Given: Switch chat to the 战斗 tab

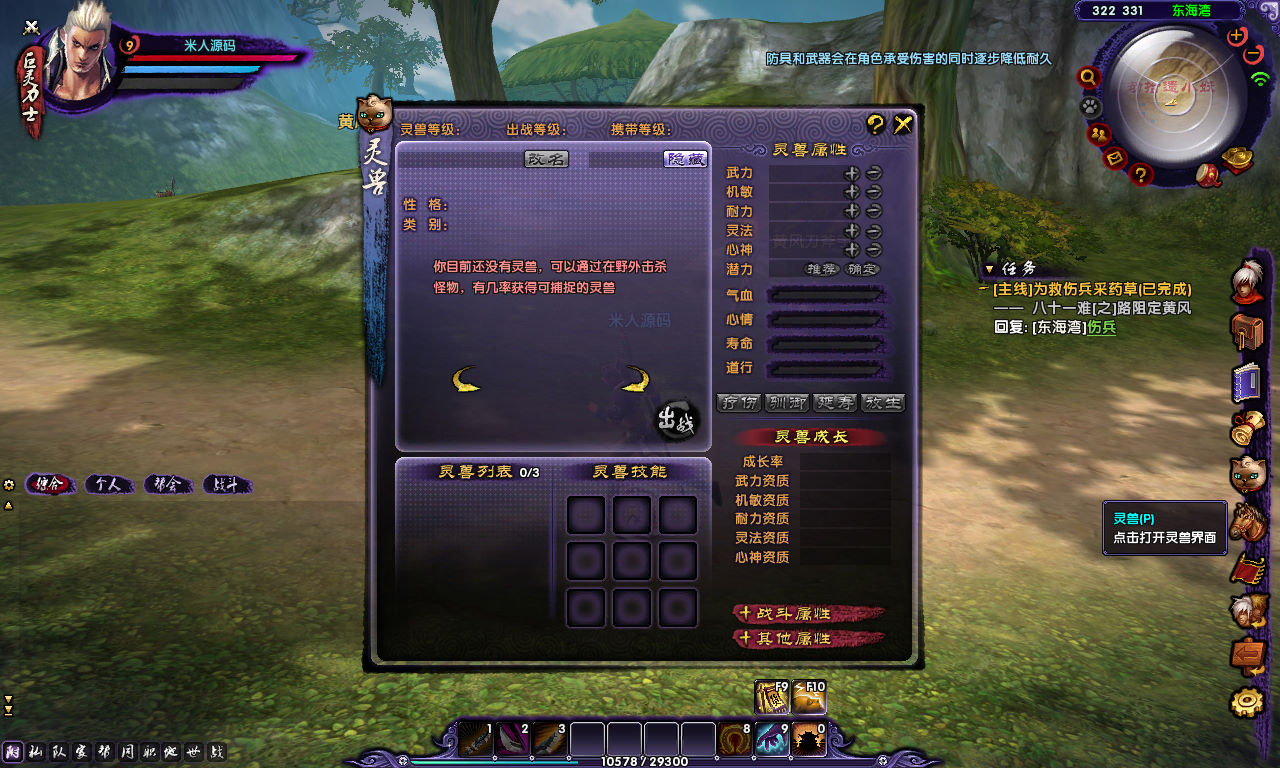Looking at the screenshot, I should click(x=226, y=485).
